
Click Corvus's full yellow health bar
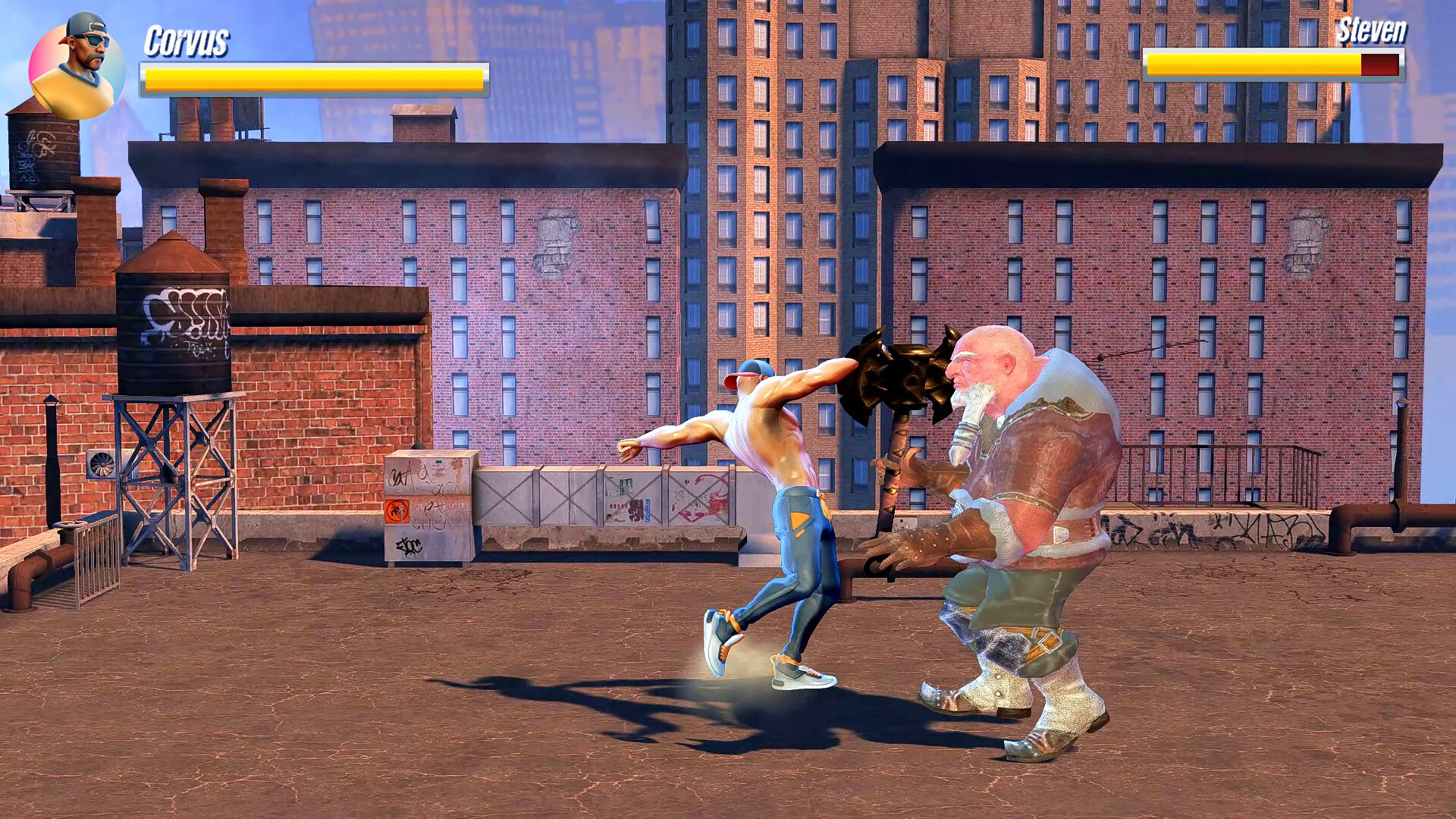point(311,76)
